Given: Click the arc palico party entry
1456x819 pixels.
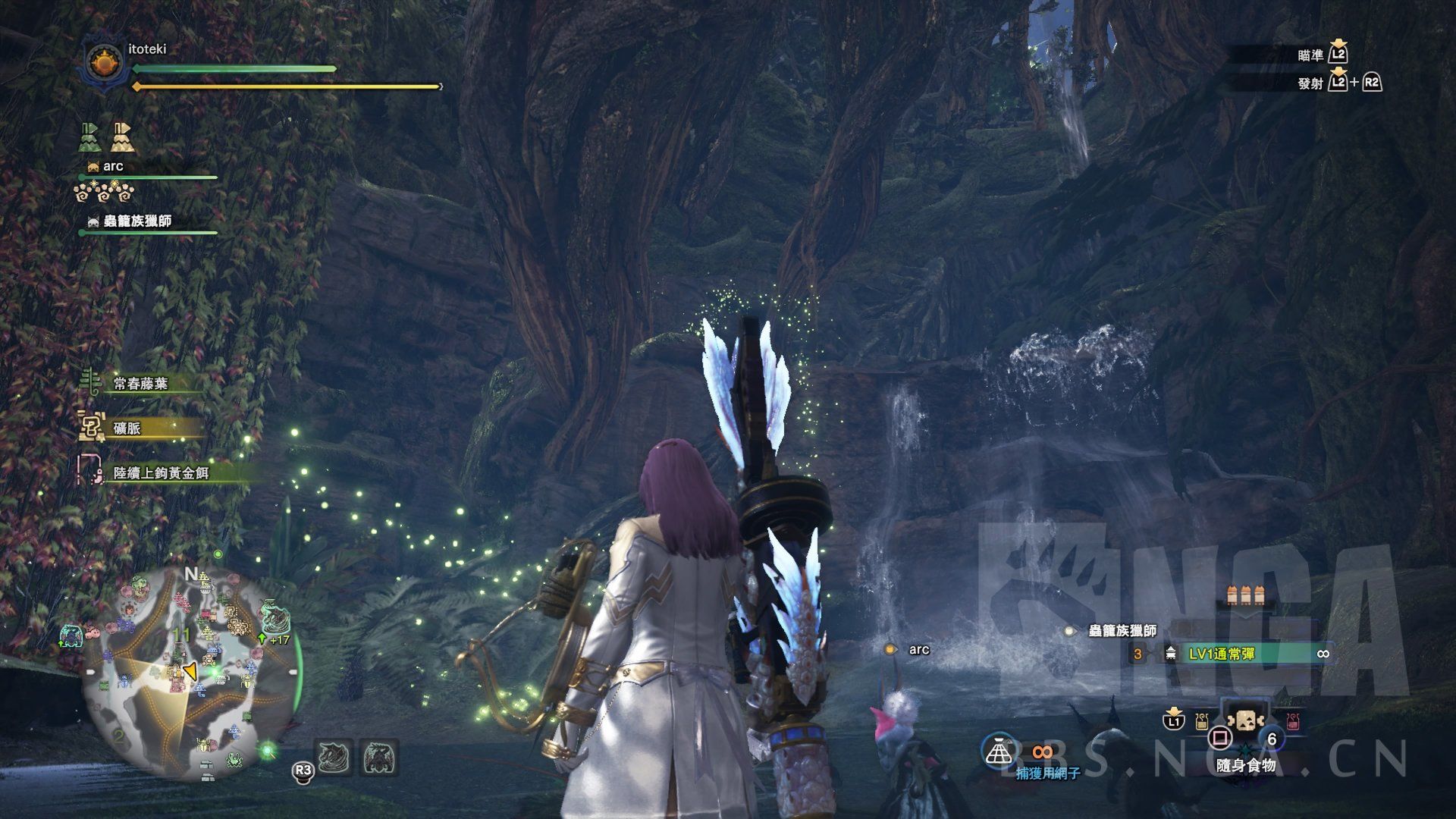Looking at the screenshot, I should tap(113, 167).
